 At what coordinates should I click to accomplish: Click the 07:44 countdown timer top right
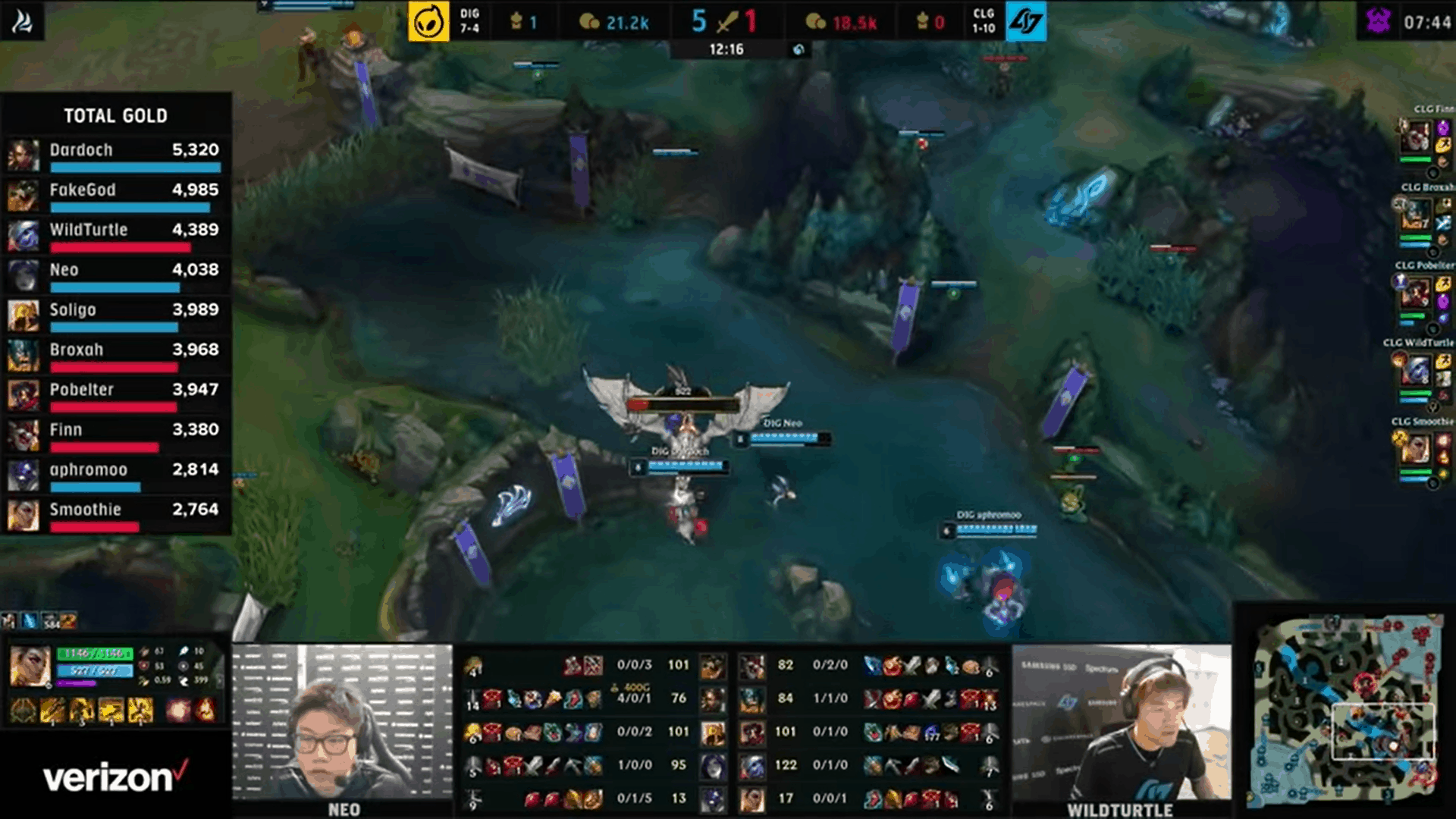point(1429,20)
